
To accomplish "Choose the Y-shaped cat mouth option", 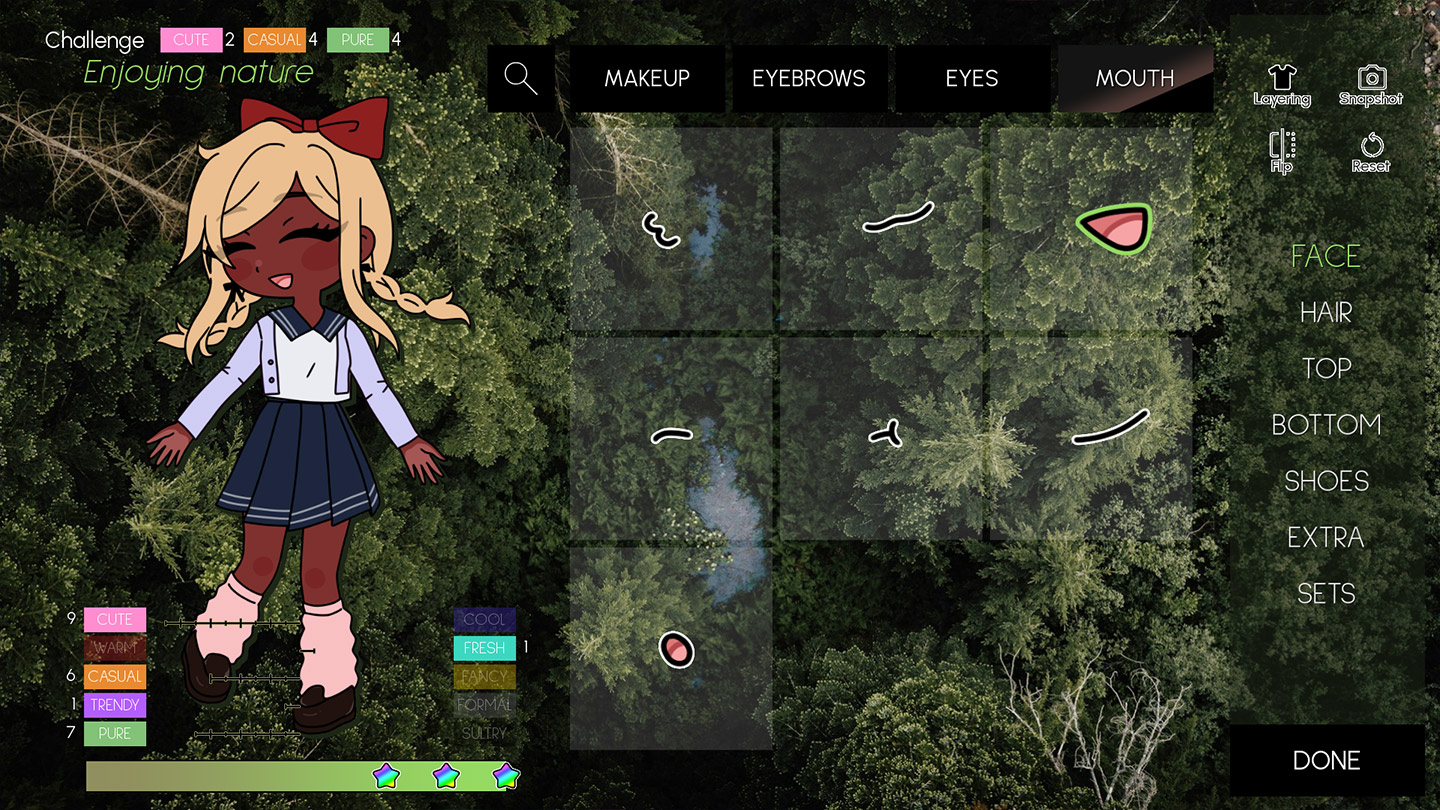I will coord(885,433).
